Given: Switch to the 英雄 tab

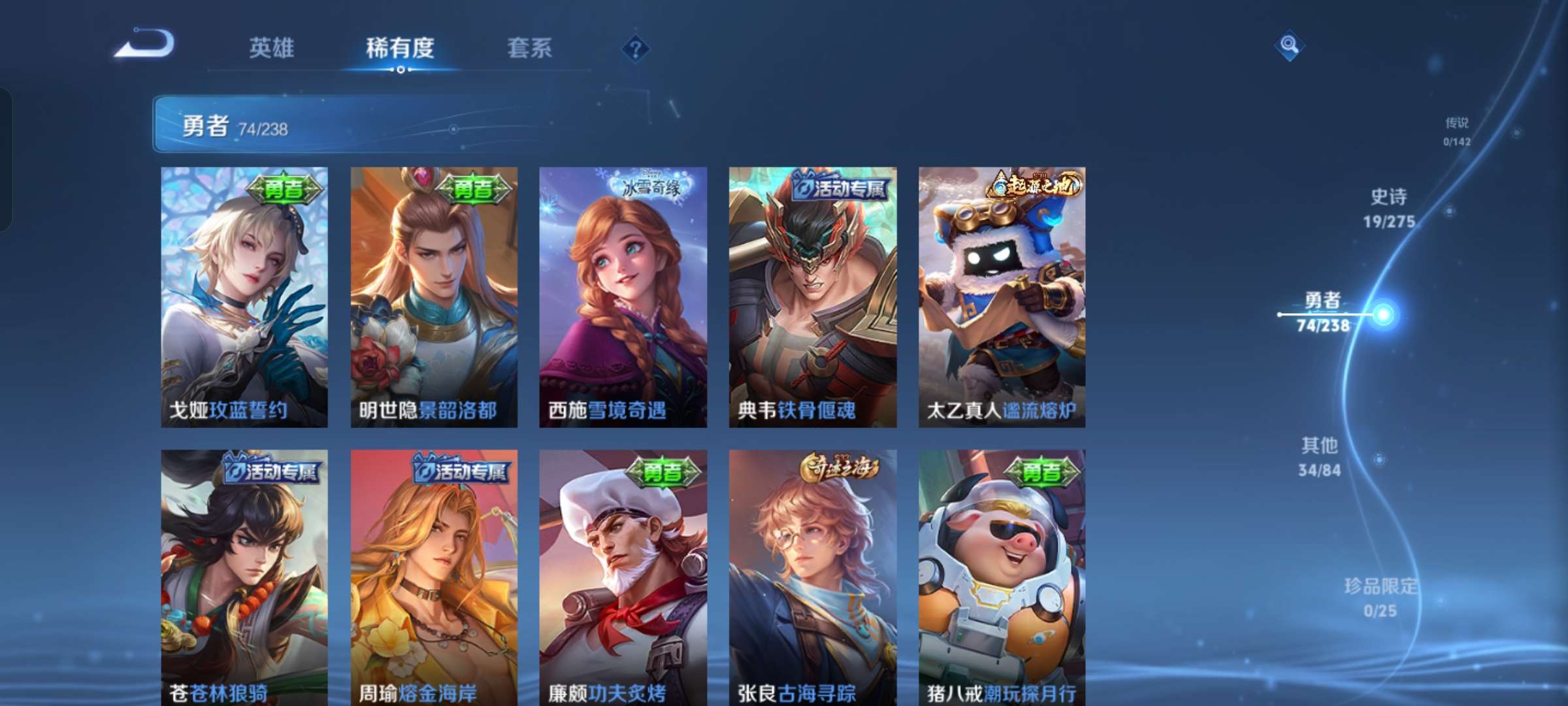Looking at the screenshot, I should [x=272, y=48].
